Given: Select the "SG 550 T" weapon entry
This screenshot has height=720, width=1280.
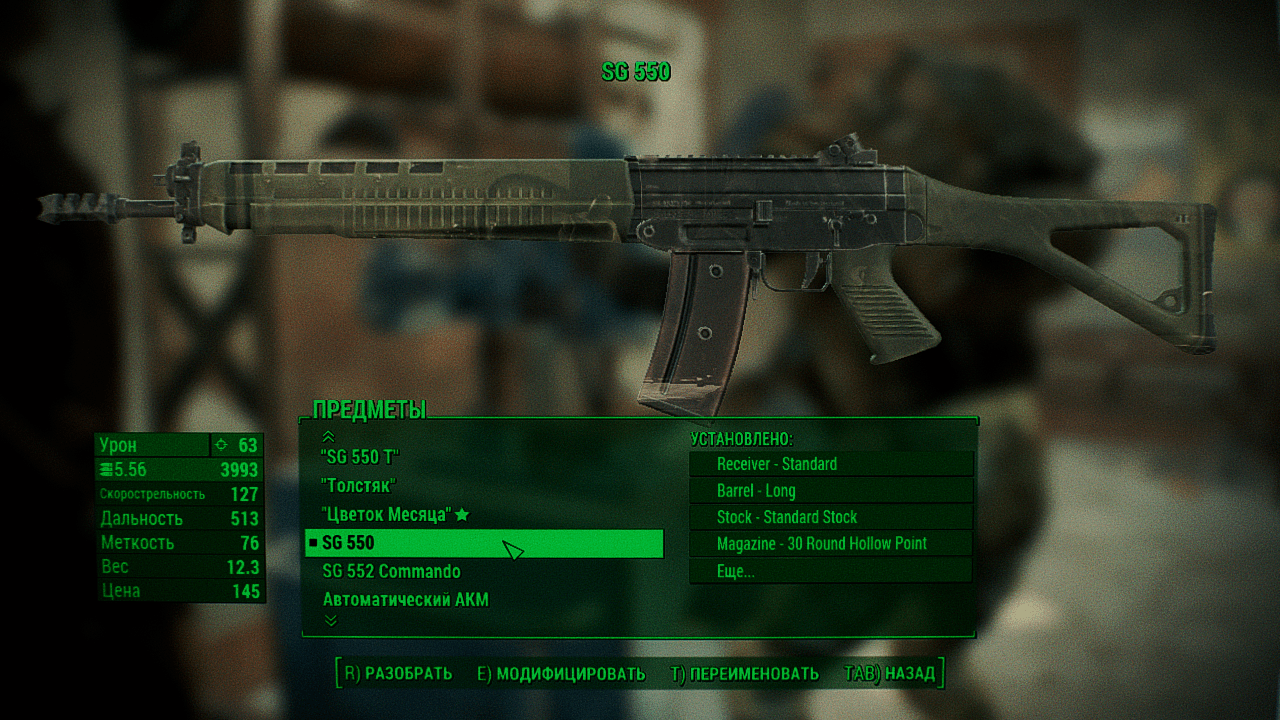Looking at the screenshot, I should (361, 457).
